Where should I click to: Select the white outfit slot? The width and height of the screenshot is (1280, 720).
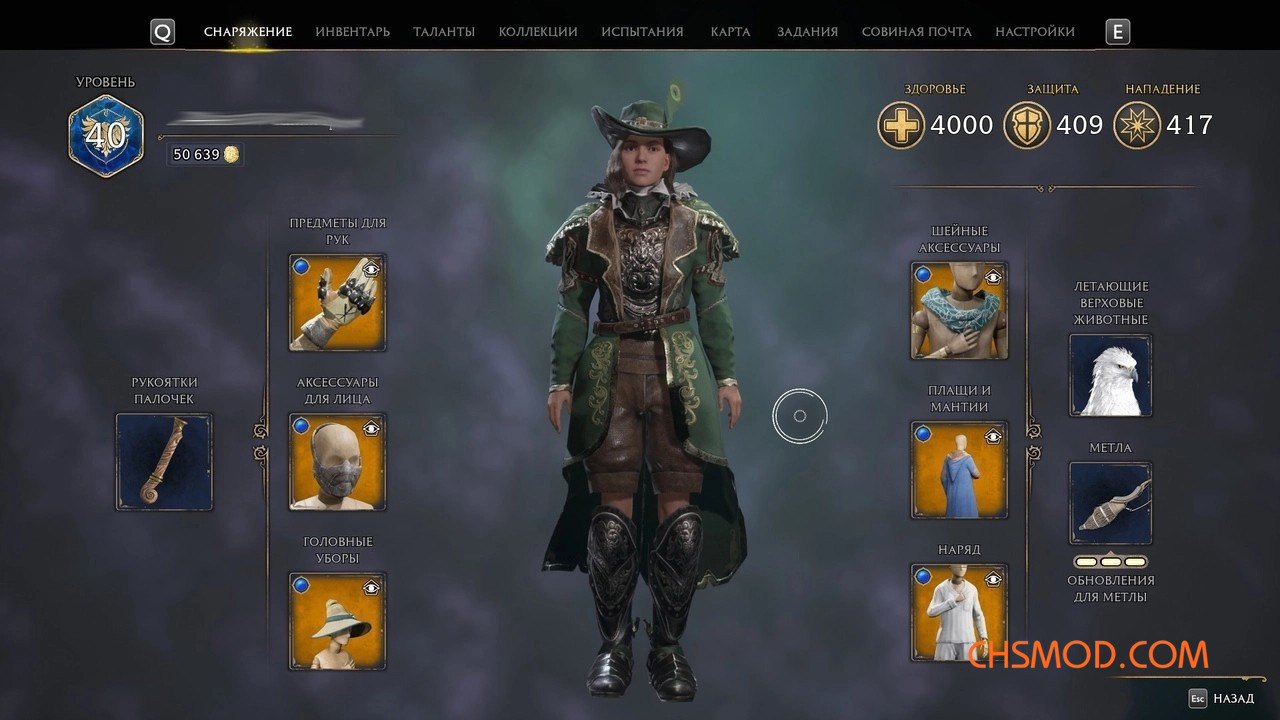(x=958, y=613)
